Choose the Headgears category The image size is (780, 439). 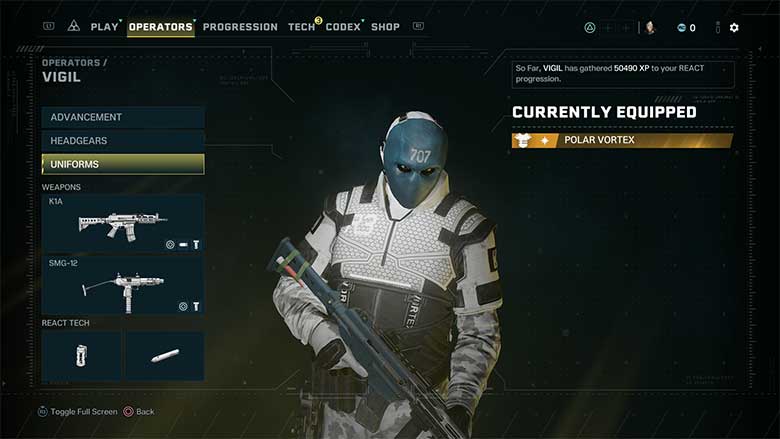click(123, 141)
